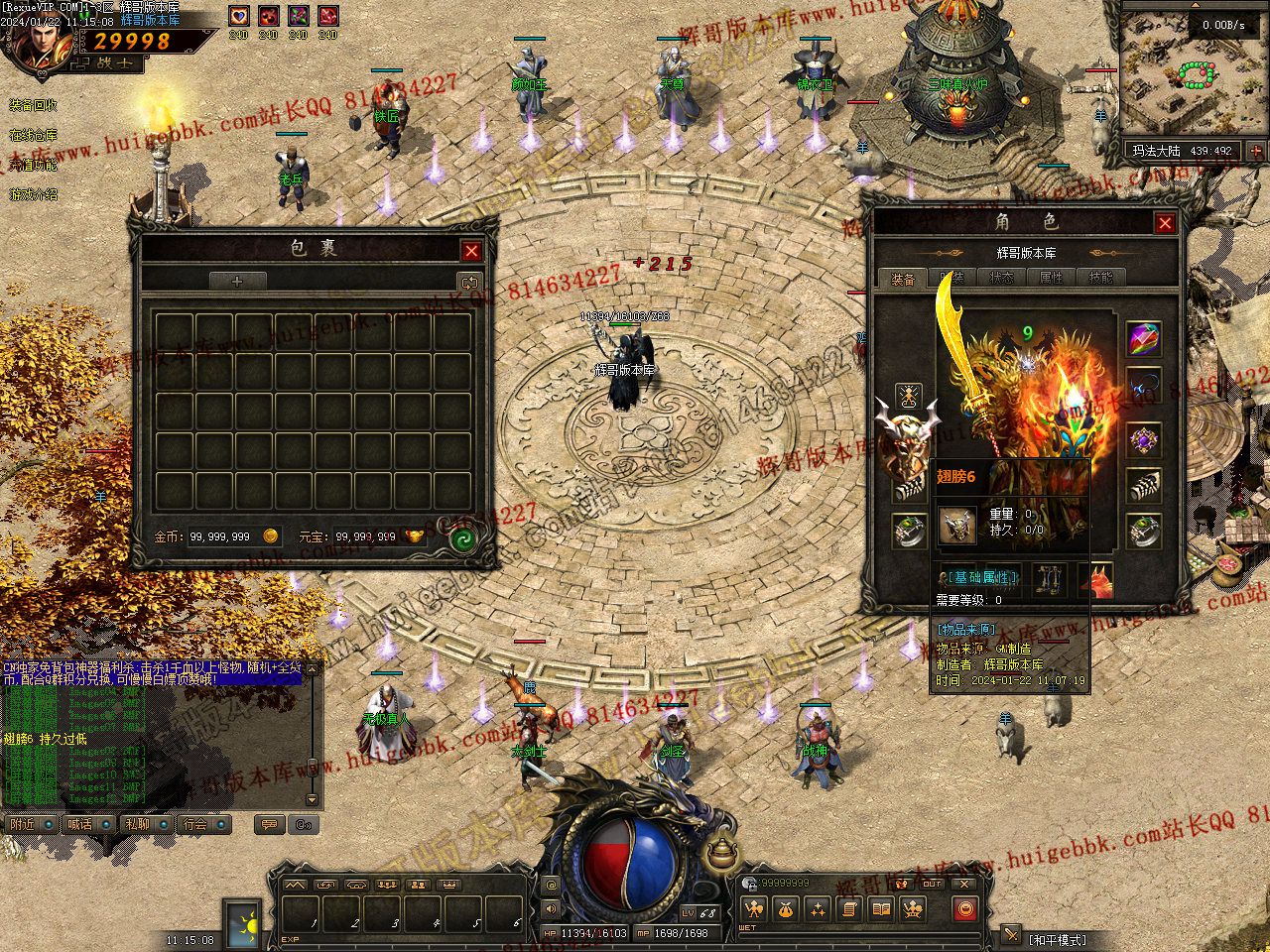This screenshot has height=952, width=1270.
Task: Open the 属性 attributes tab
Action: pyautogui.click(x=1051, y=279)
